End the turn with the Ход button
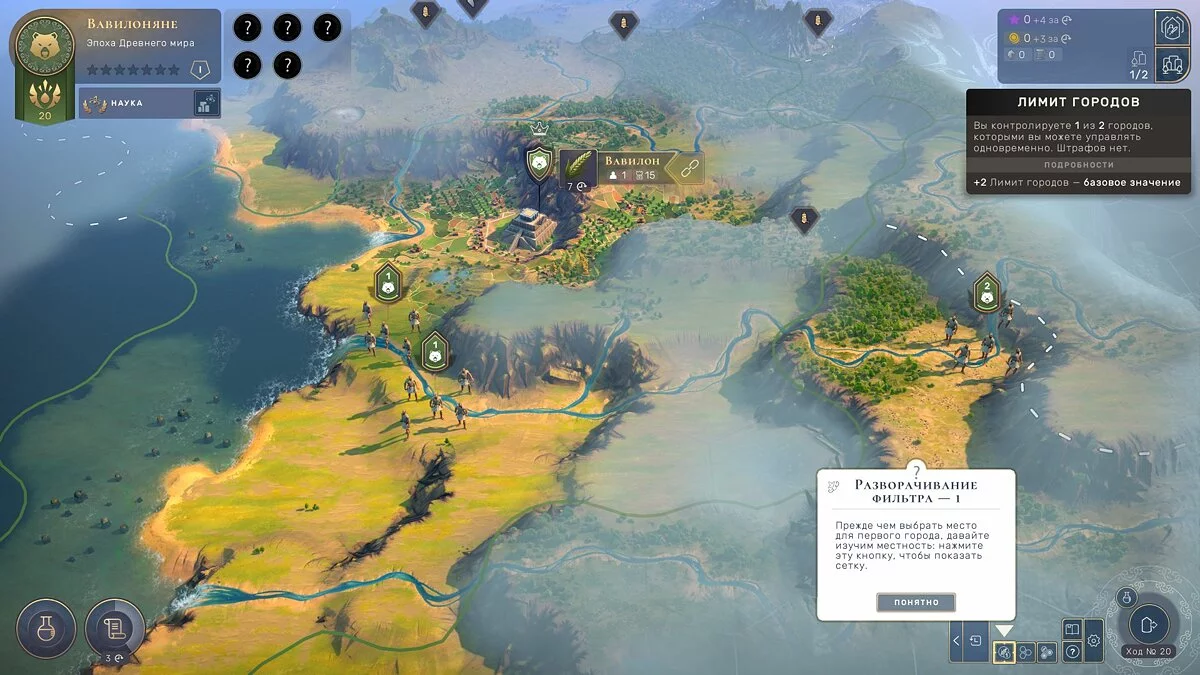 click(1148, 625)
